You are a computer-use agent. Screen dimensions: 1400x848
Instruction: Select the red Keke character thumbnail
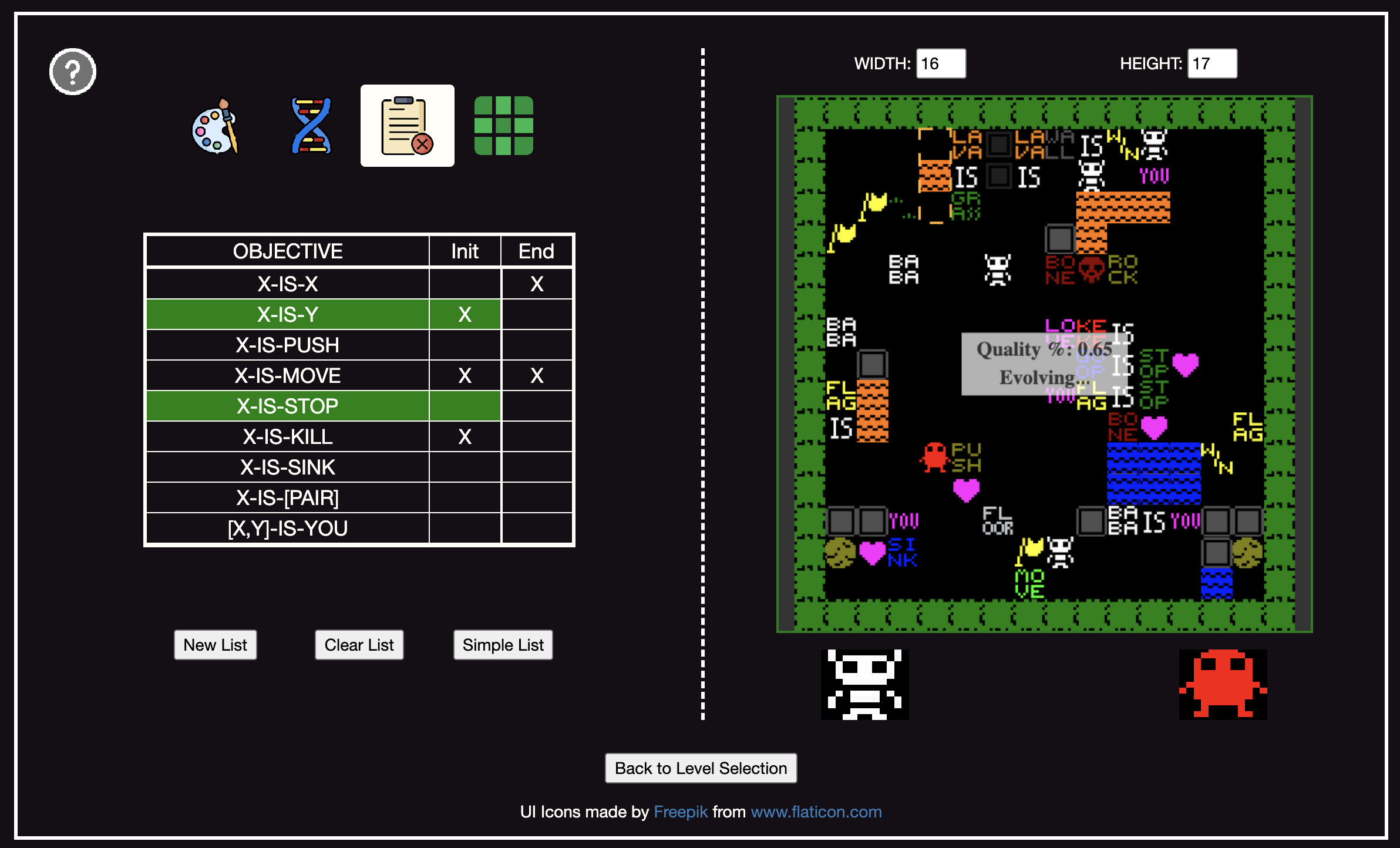click(x=1223, y=684)
